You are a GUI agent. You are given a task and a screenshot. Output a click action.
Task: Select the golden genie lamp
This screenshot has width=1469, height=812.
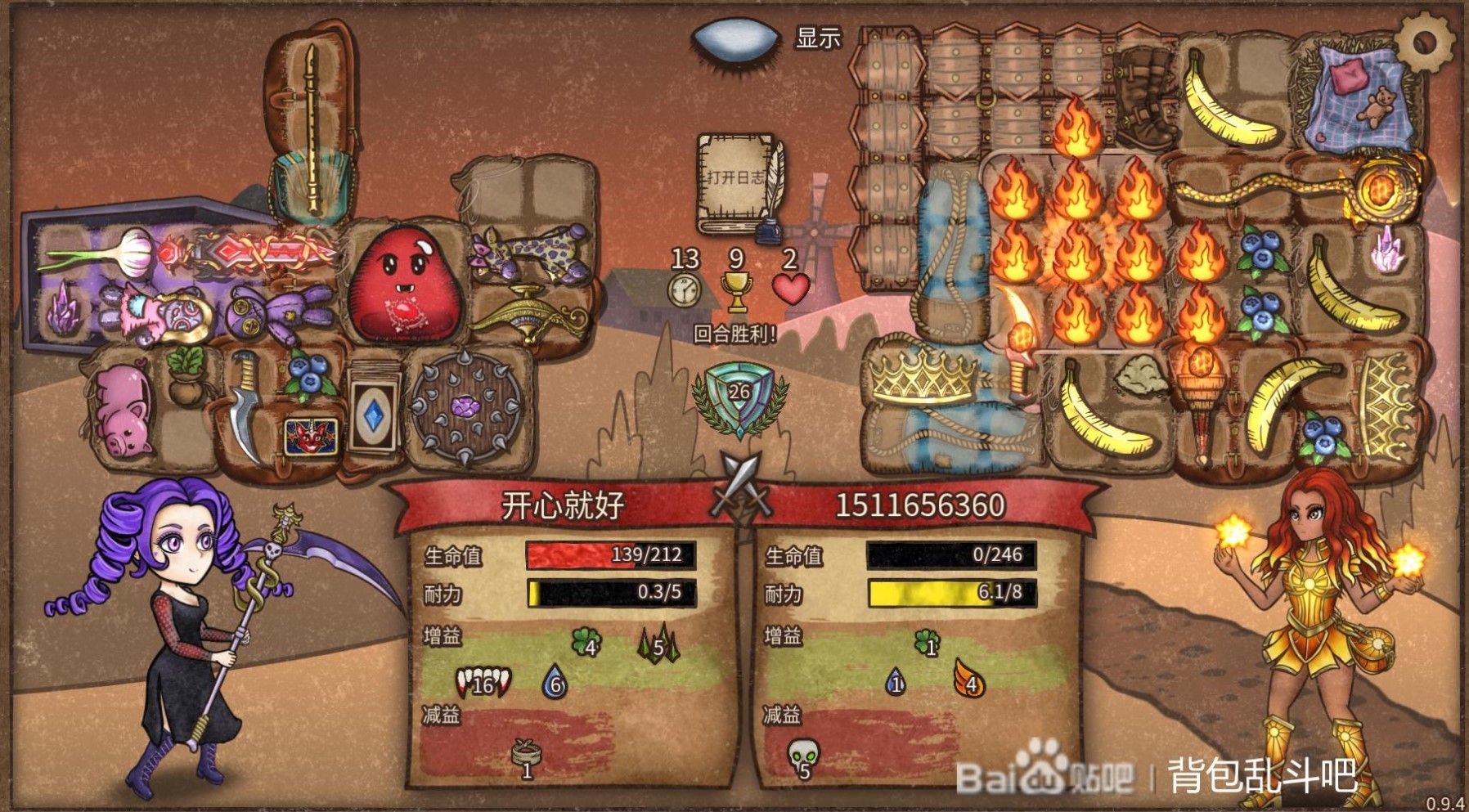530,314
